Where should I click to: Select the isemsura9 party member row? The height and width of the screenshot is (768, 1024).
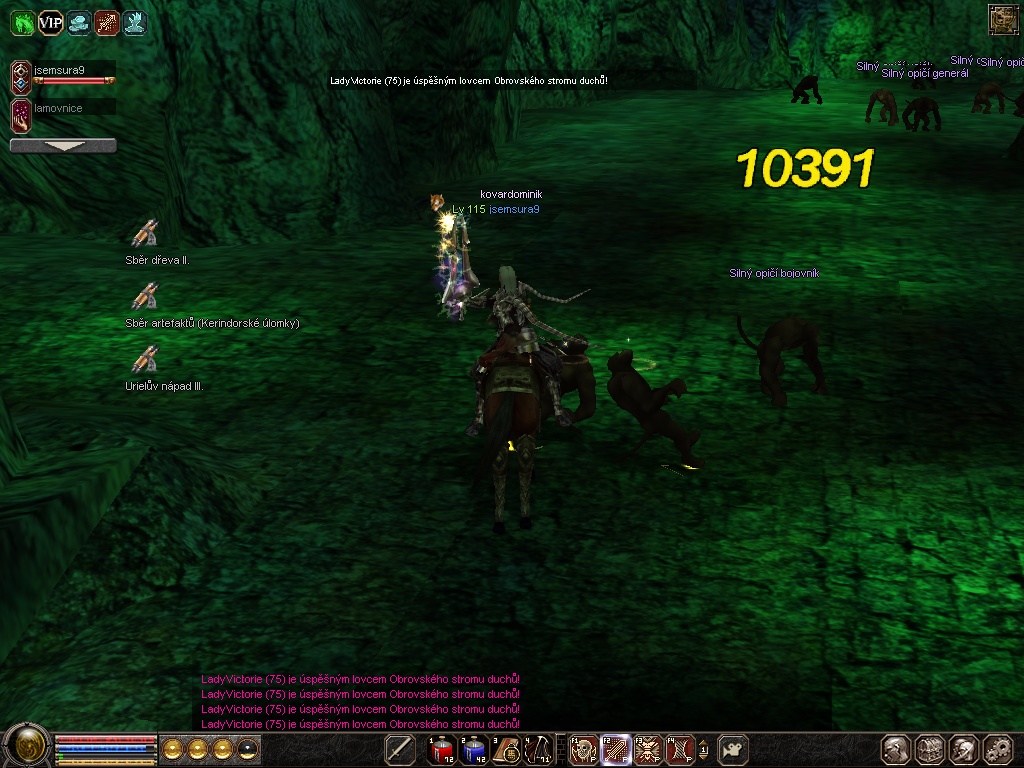tap(62, 76)
